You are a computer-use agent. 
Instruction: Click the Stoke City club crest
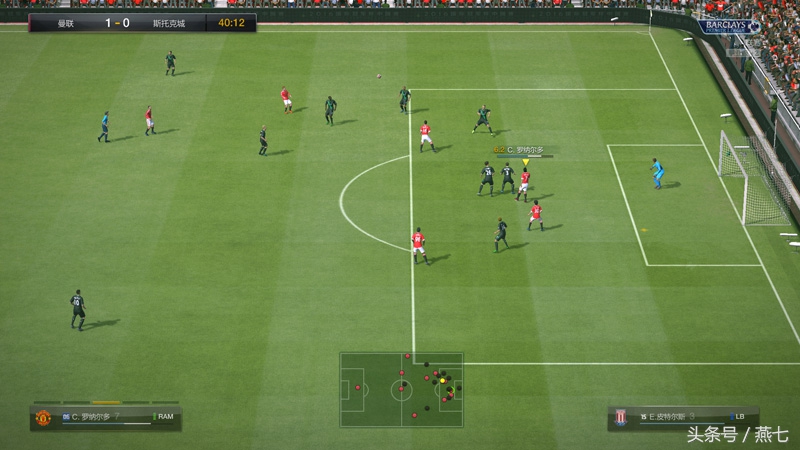621,418
